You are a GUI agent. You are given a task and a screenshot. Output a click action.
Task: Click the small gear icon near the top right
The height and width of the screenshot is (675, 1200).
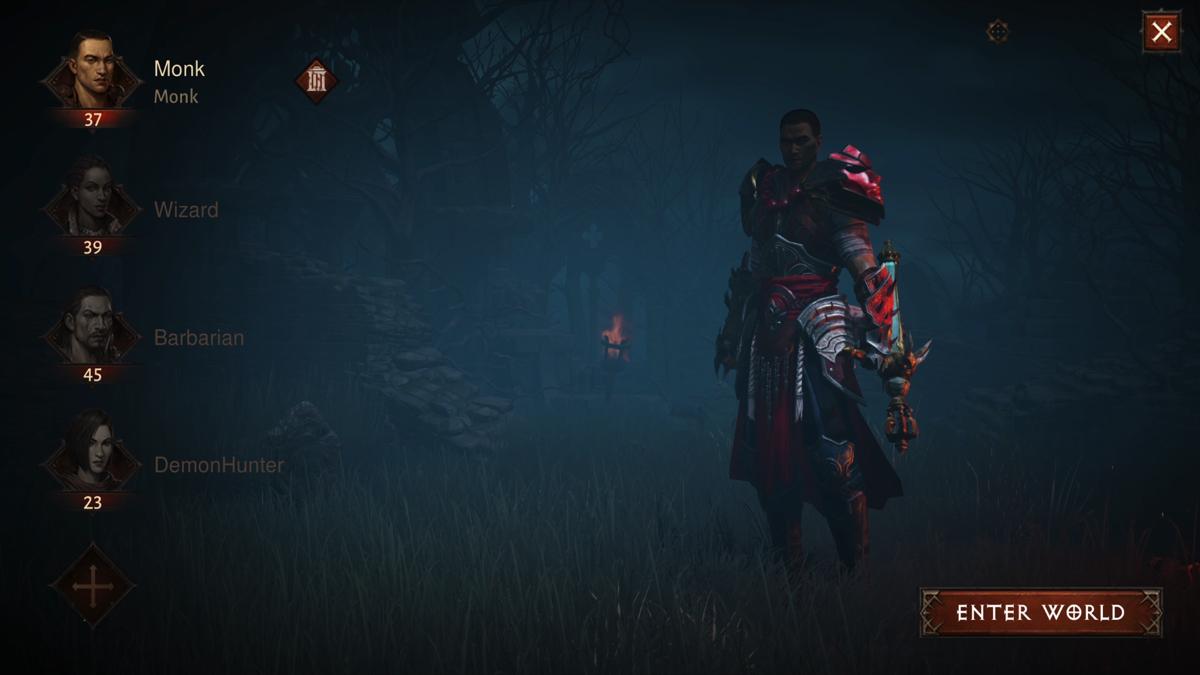pyautogui.click(x=997, y=32)
